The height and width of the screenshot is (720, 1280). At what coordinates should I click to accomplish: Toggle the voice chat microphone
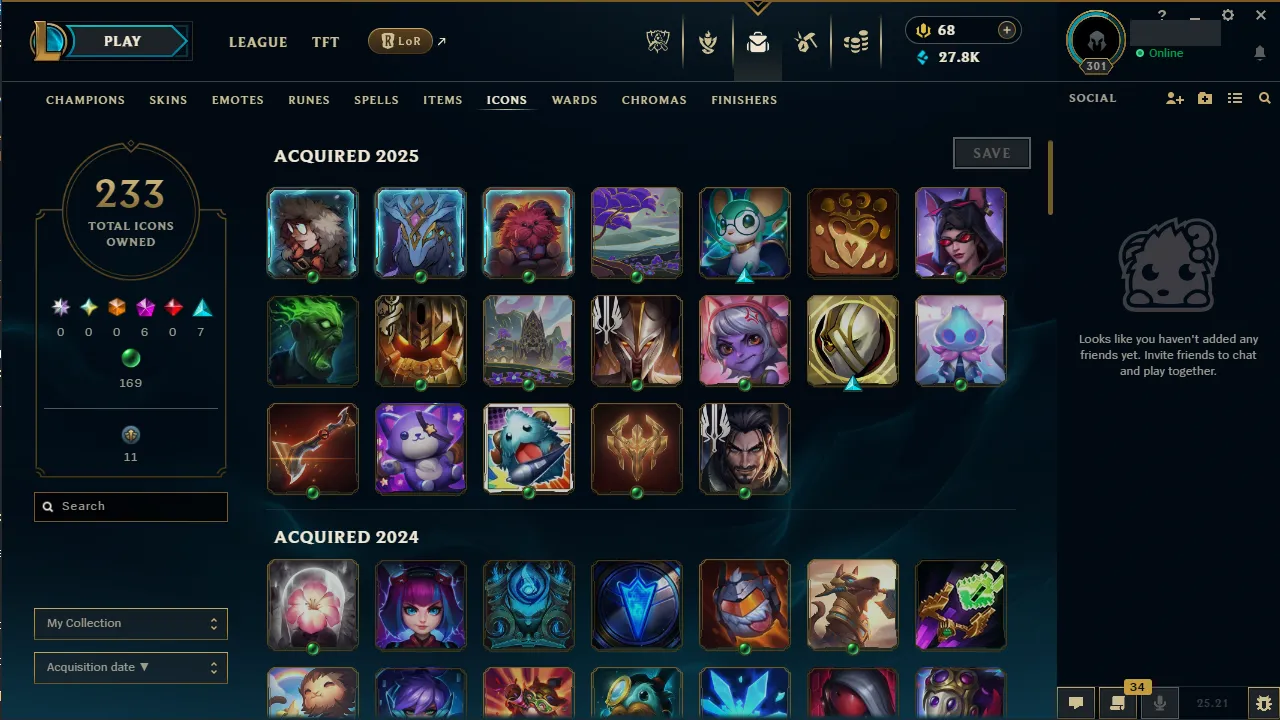pyautogui.click(x=1161, y=703)
